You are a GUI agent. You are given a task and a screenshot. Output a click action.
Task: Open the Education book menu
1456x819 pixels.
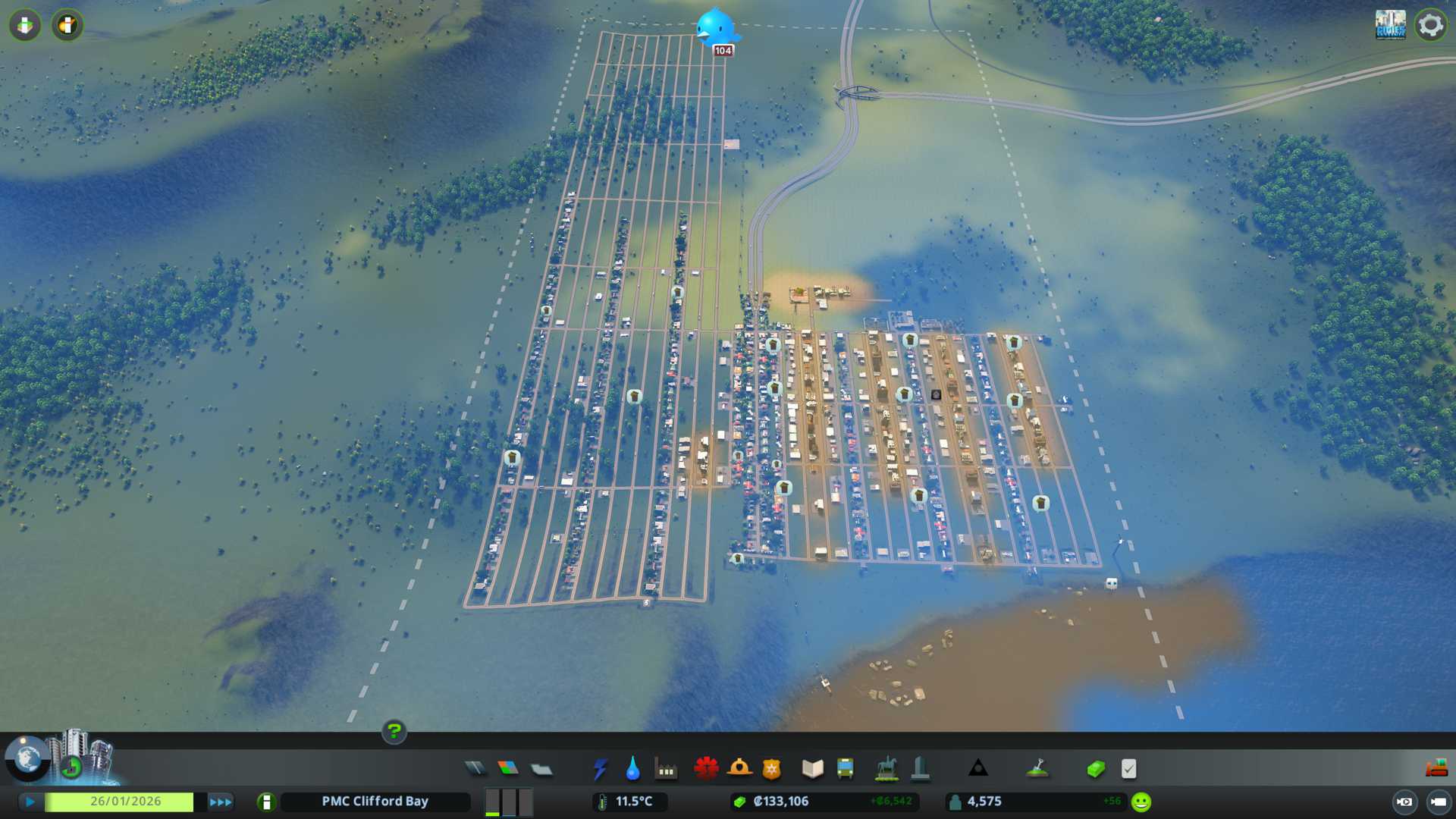click(812, 769)
